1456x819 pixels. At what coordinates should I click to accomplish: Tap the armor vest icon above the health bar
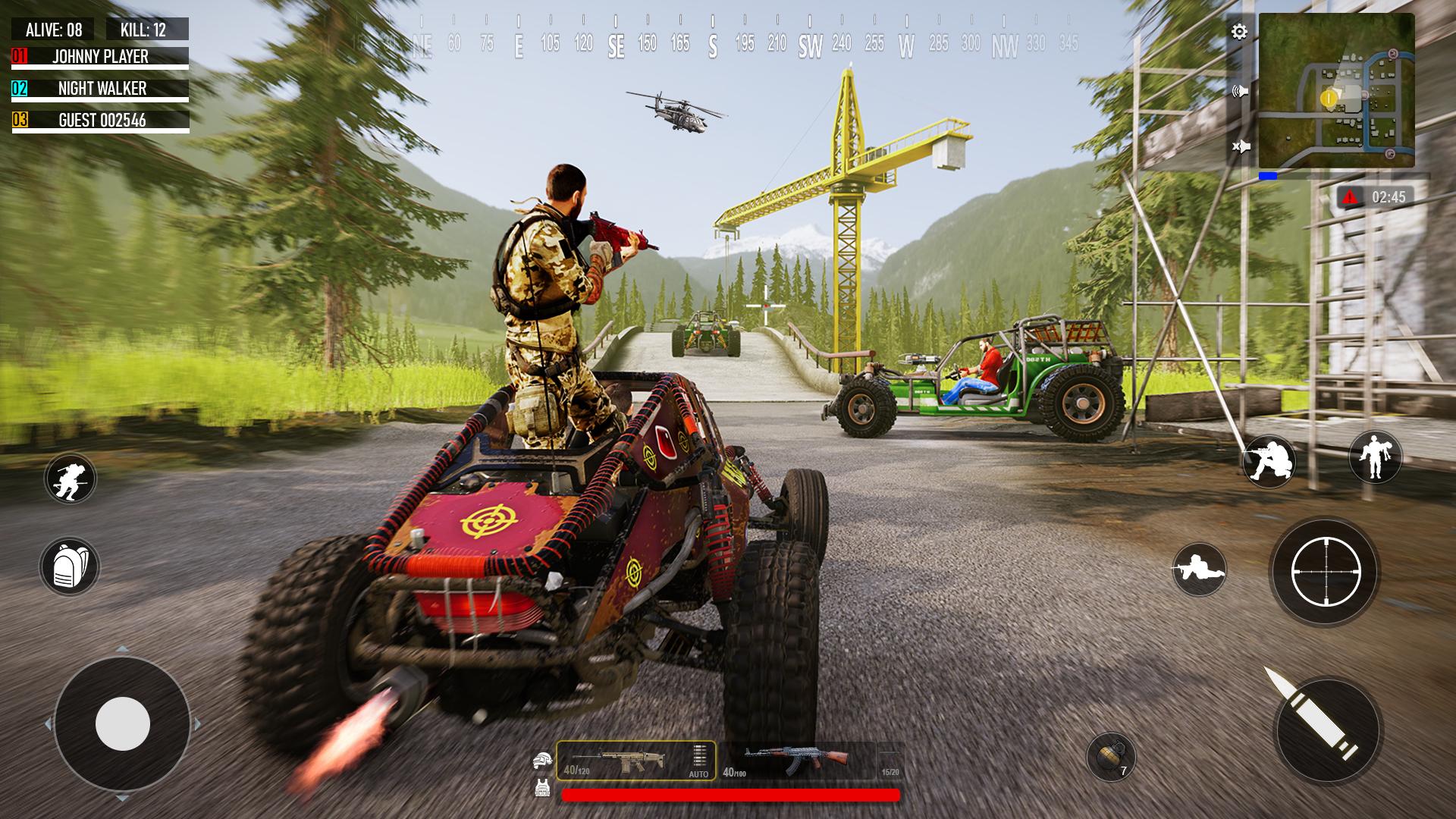pos(543,789)
